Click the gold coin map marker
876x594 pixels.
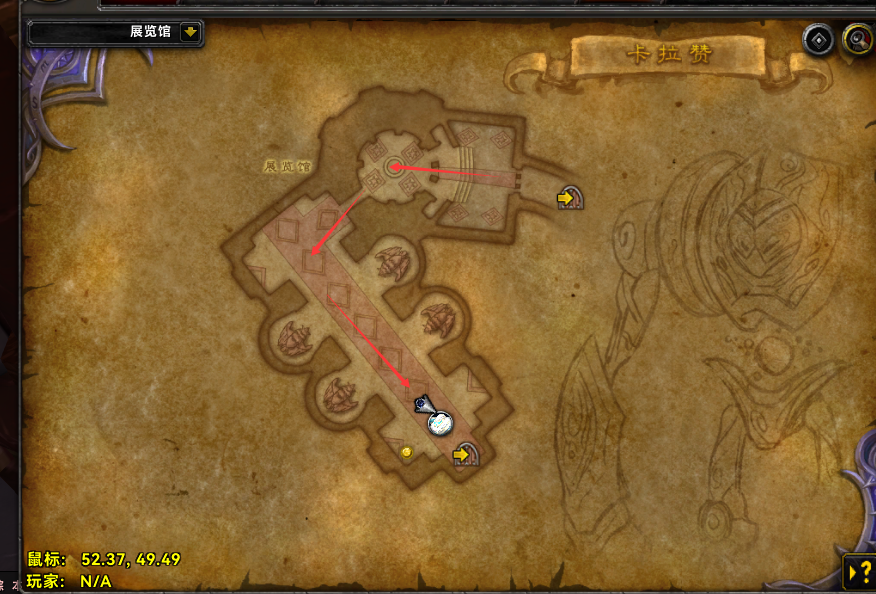coord(407,452)
